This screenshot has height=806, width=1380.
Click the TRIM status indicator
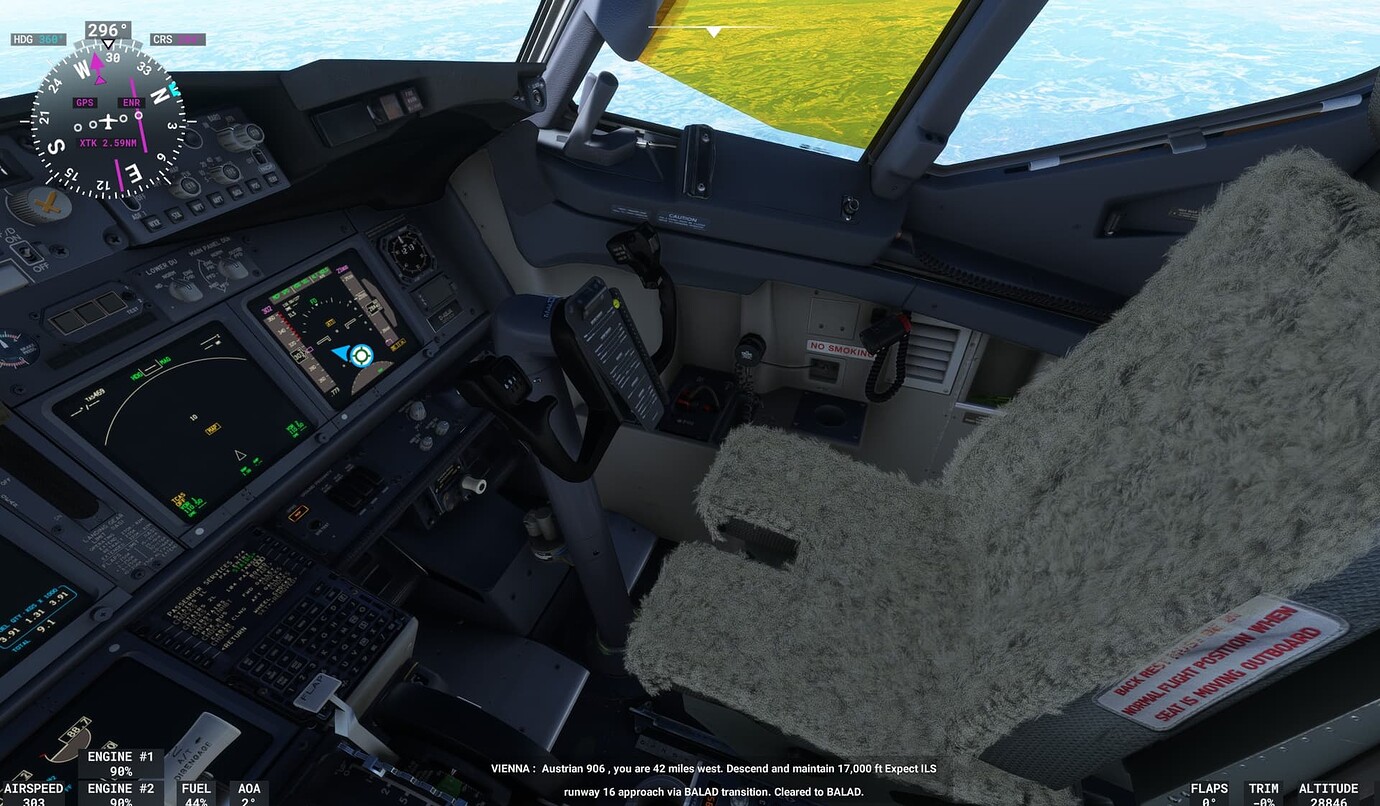point(1264,793)
